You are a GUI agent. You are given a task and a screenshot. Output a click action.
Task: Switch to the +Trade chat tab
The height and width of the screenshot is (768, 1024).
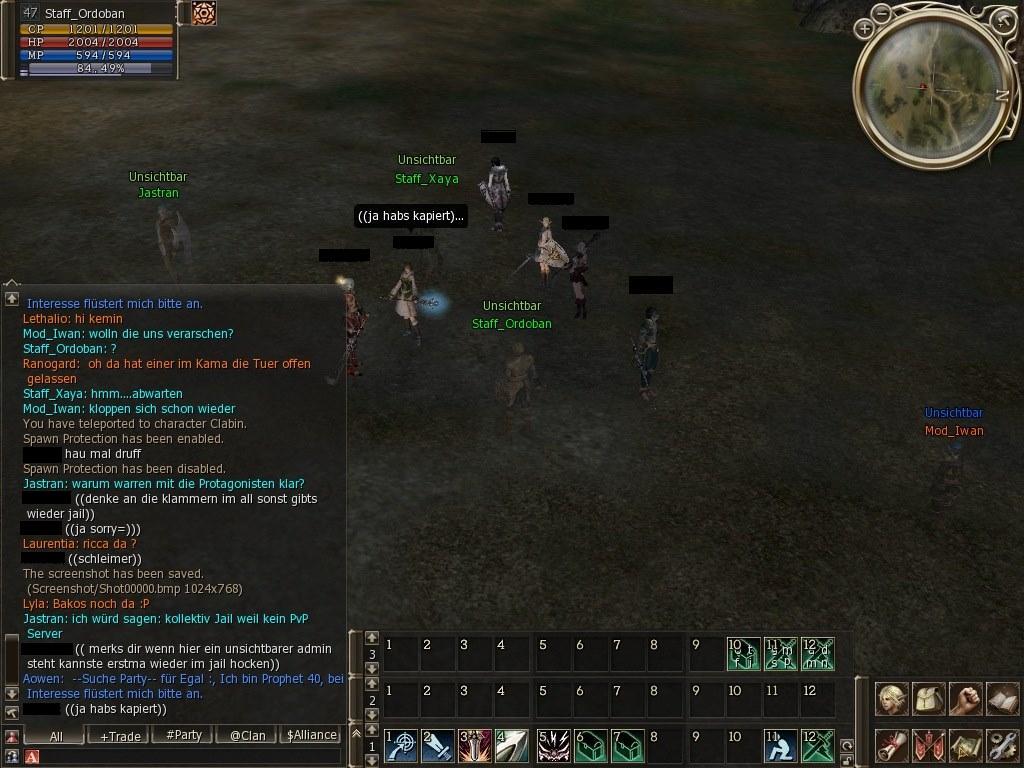(120, 735)
